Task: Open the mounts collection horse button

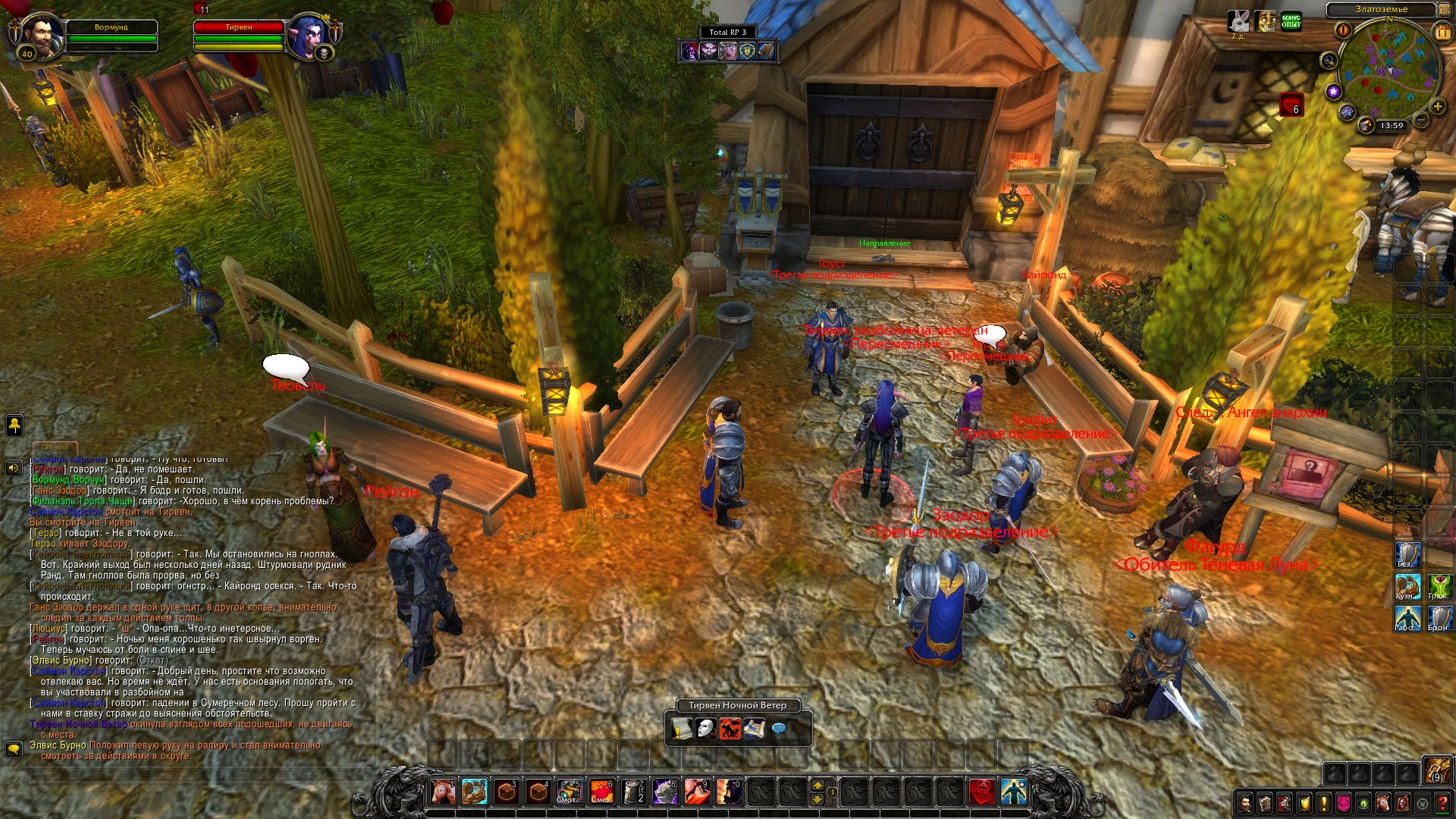Action: click(x=1383, y=802)
